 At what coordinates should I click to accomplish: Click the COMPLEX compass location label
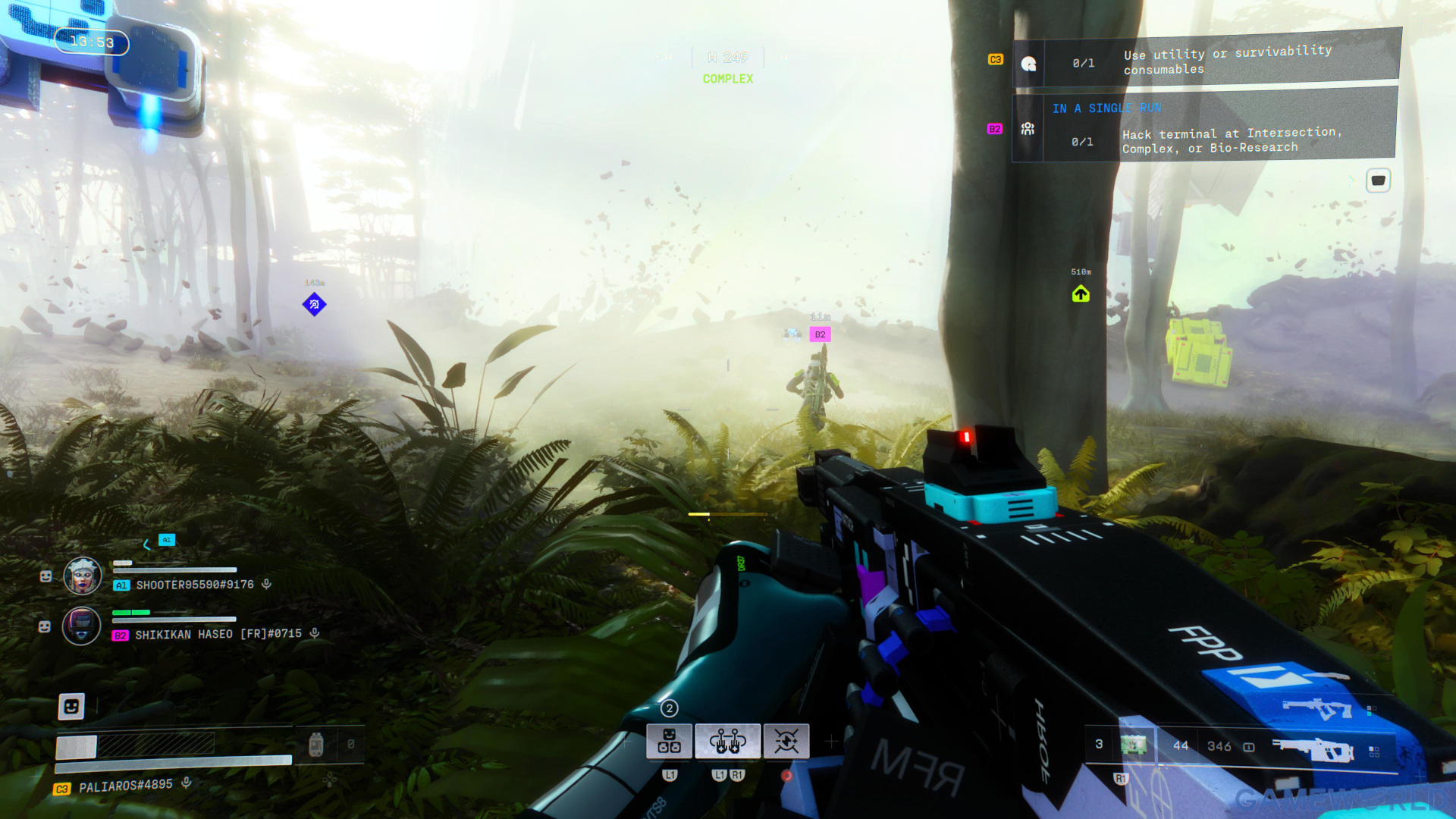coord(727,79)
